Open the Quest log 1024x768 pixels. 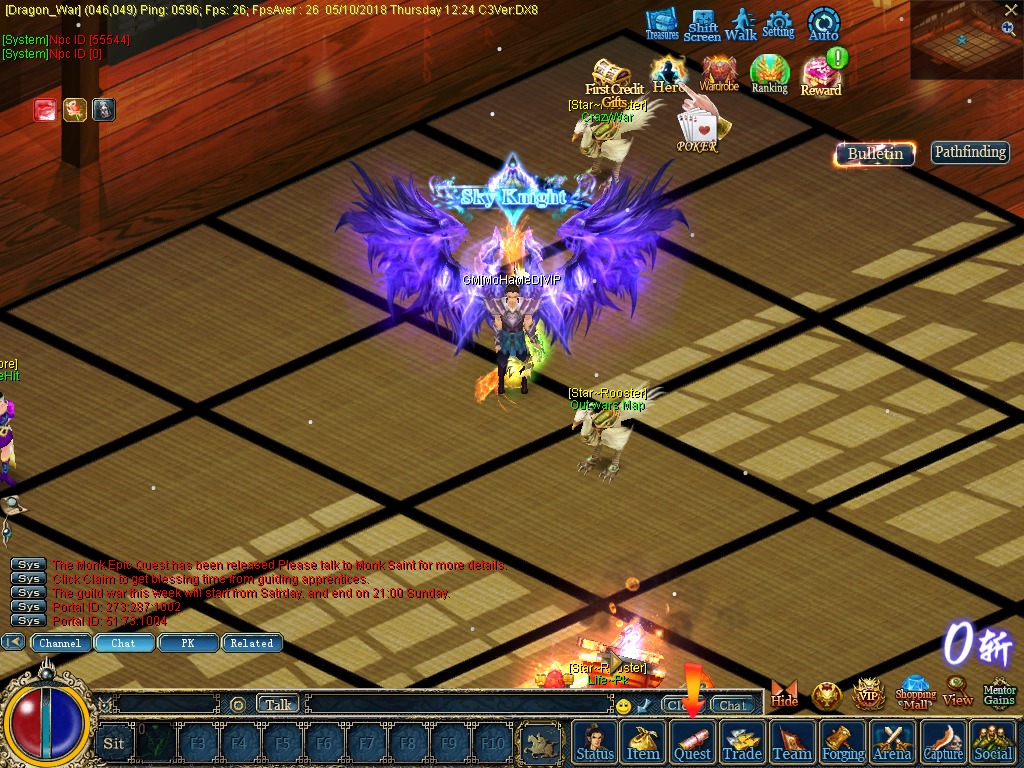click(692, 742)
